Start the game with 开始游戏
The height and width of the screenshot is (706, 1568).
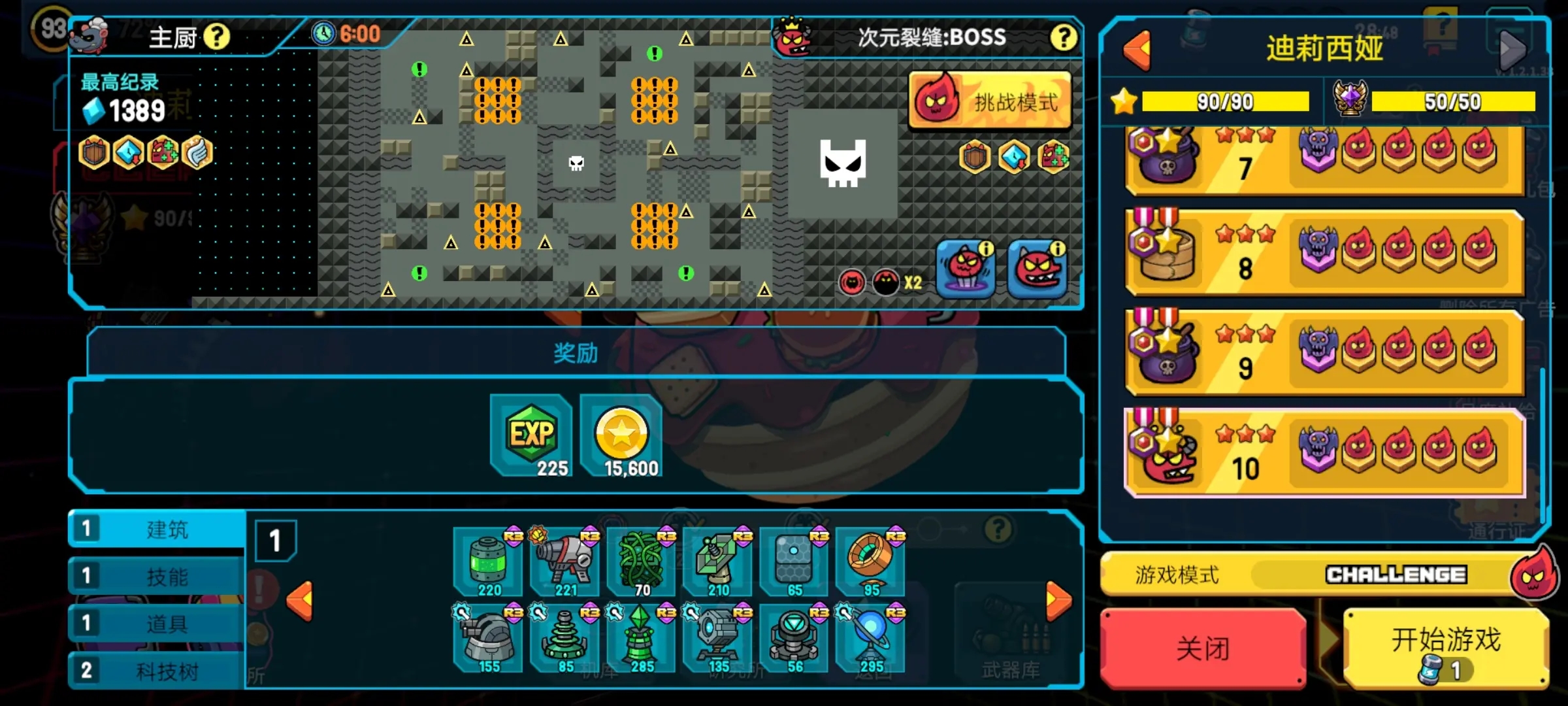pyautogui.click(x=1445, y=648)
